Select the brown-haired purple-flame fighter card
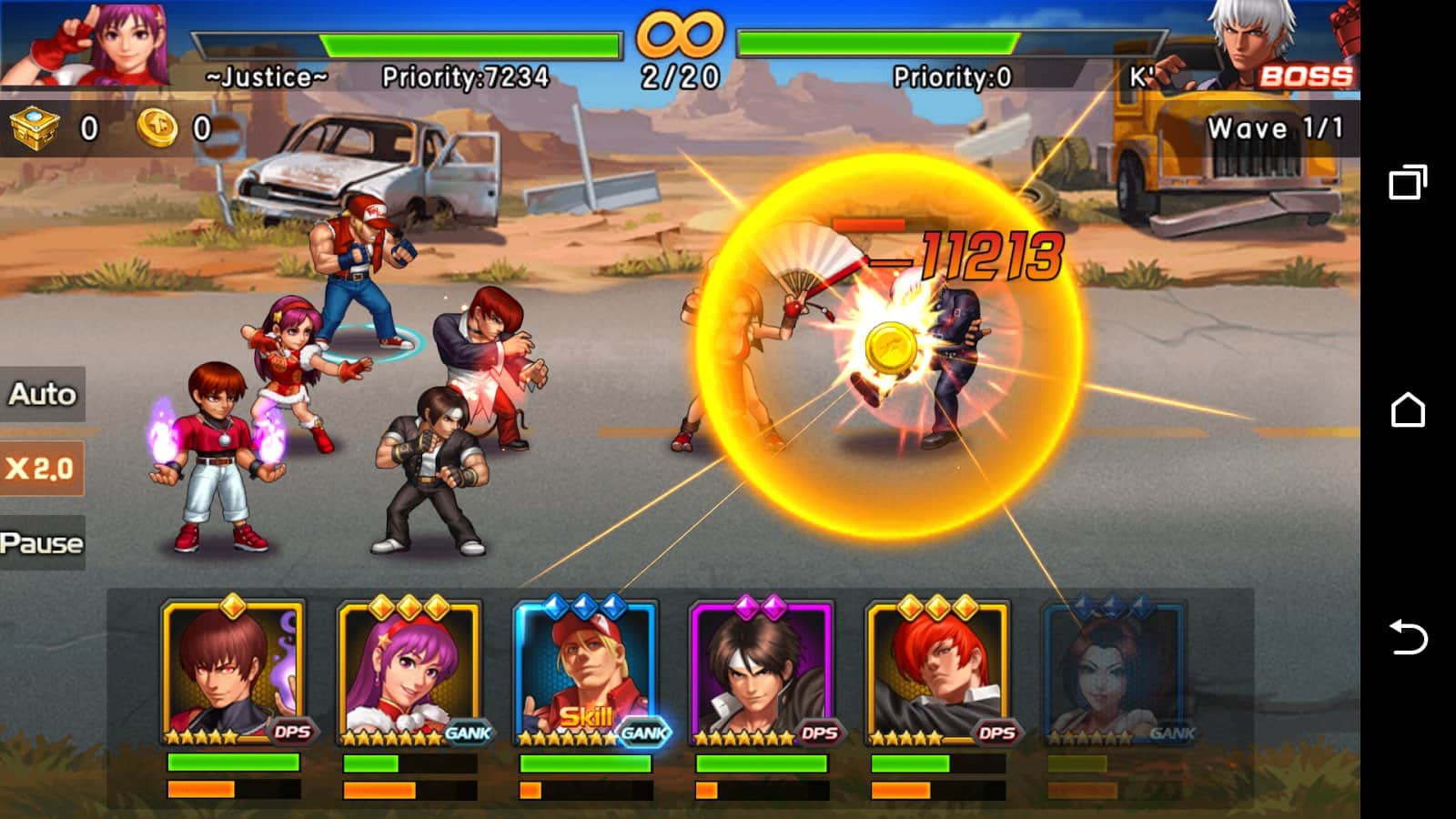 tap(233, 673)
